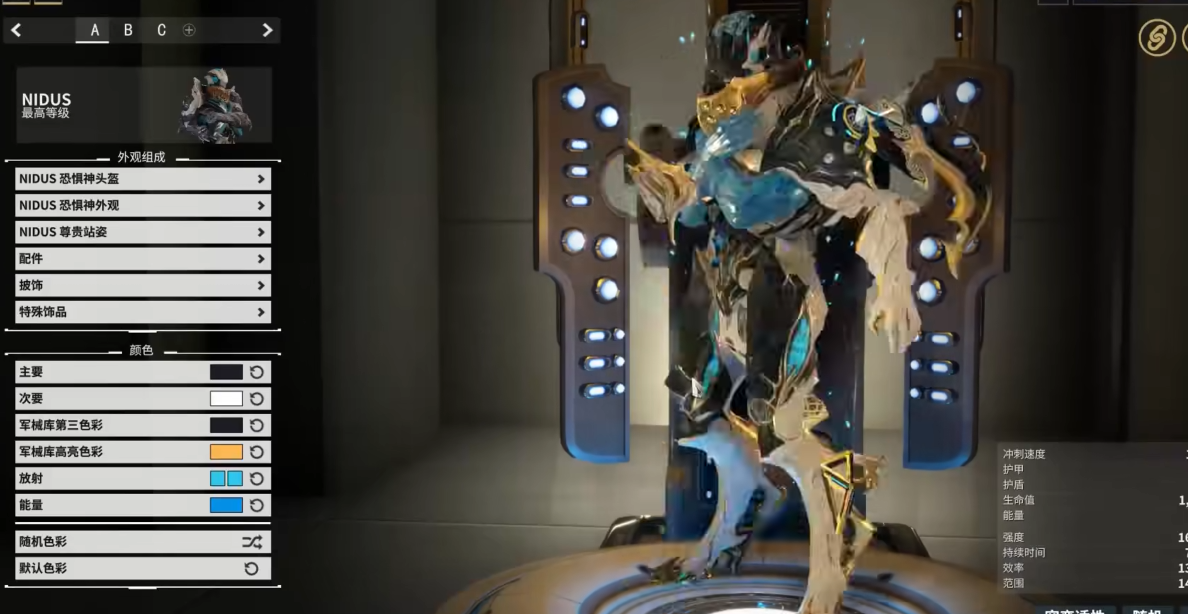This screenshot has width=1188, height=614.
Task: Go to previous config with left arrow
Action: click(x=16, y=30)
